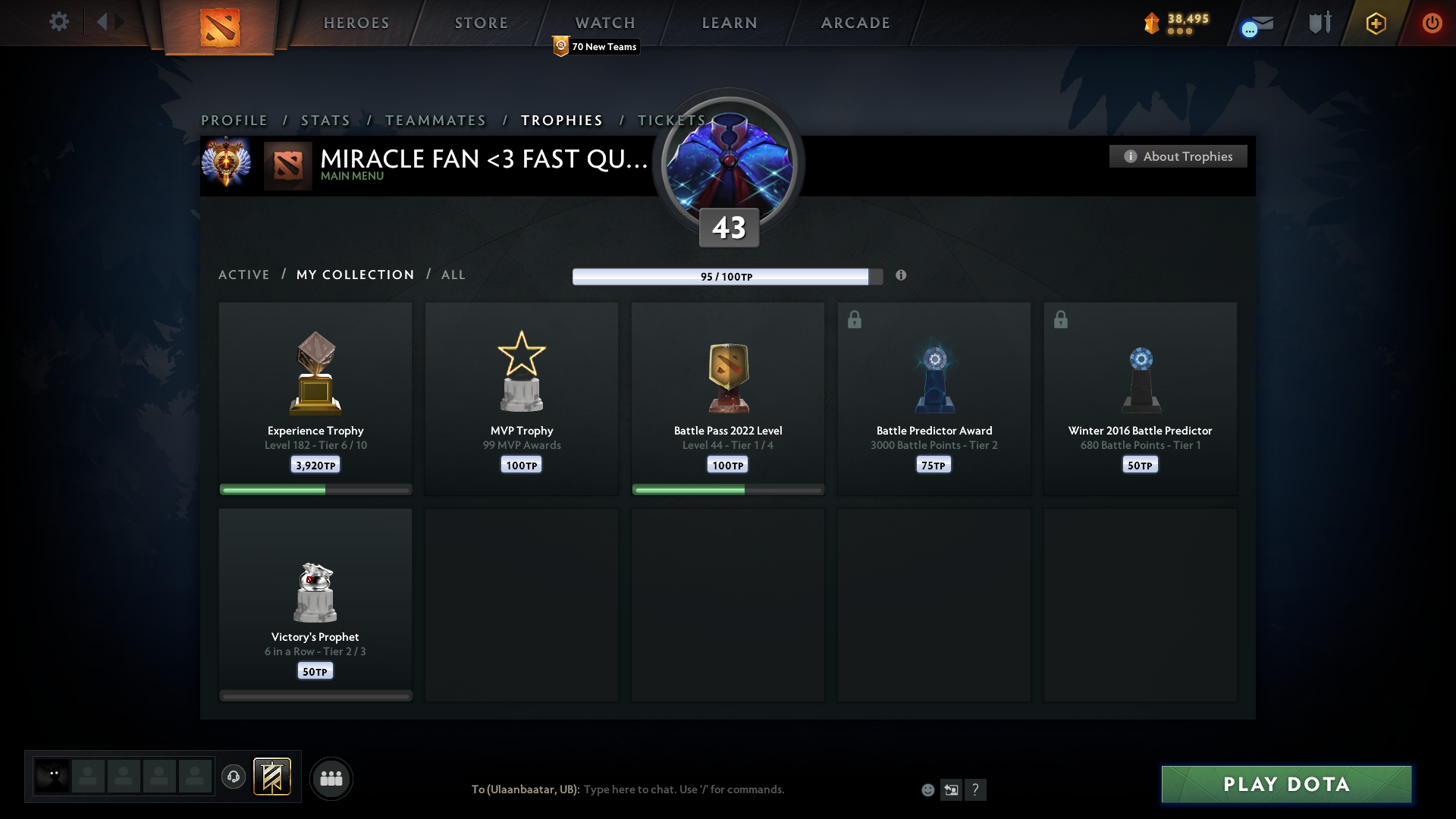The width and height of the screenshot is (1456, 819).
Task: Click the shards currency icon
Action: 1153,23
